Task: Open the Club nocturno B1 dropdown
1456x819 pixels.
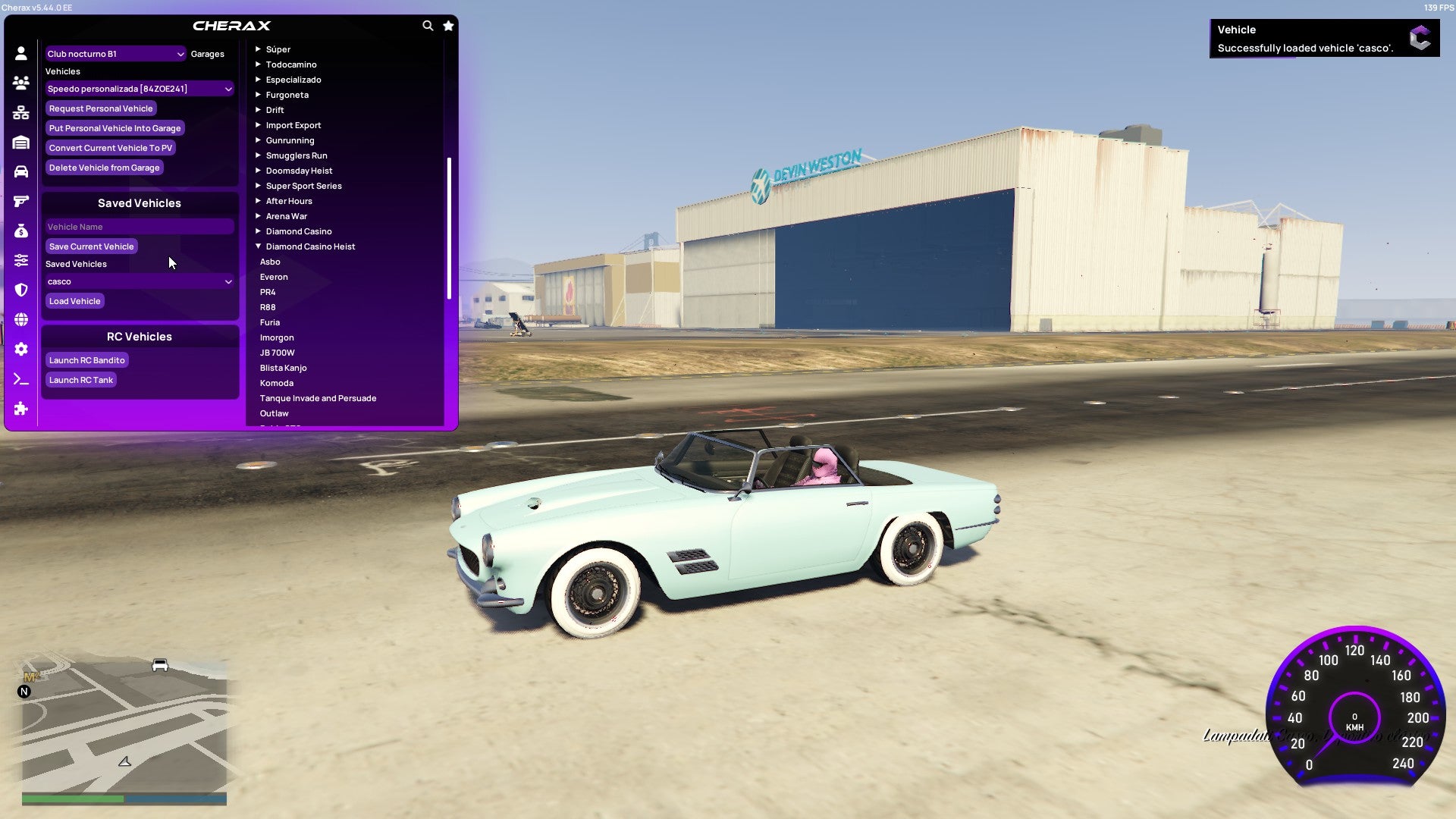Action: click(116, 54)
